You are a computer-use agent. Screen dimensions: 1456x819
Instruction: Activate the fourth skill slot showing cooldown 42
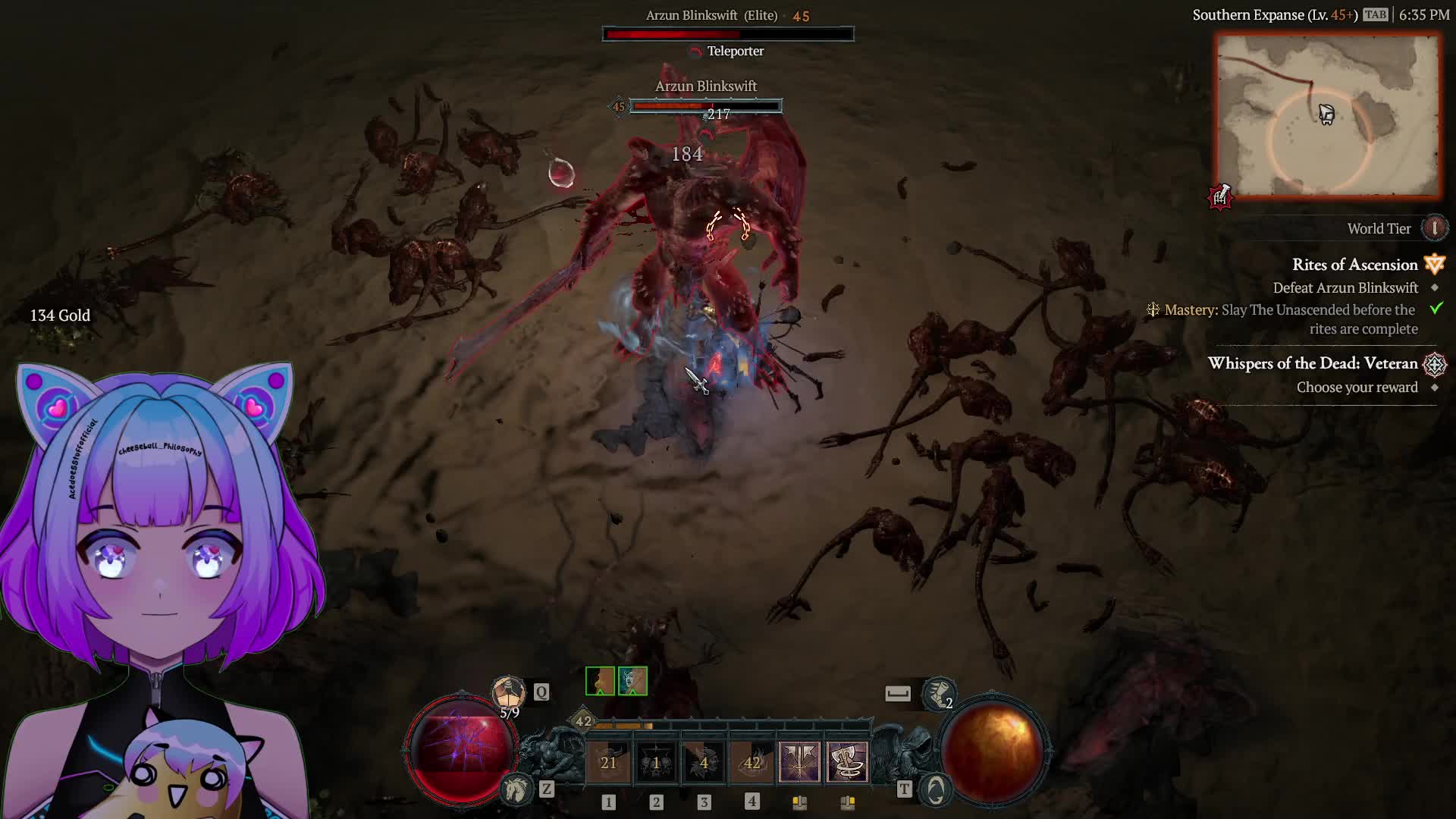[x=752, y=762]
